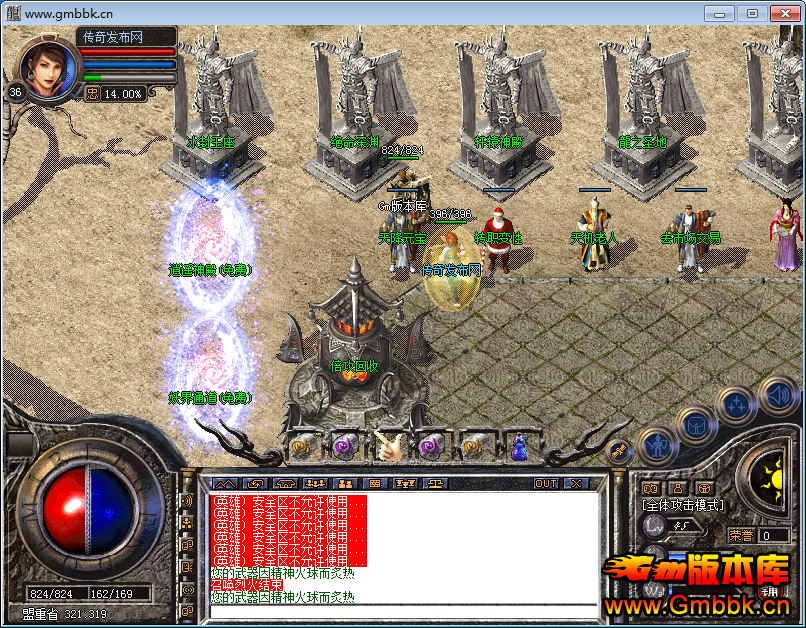Click the player portrait in top-left
The image size is (806, 628).
click(46, 68)
